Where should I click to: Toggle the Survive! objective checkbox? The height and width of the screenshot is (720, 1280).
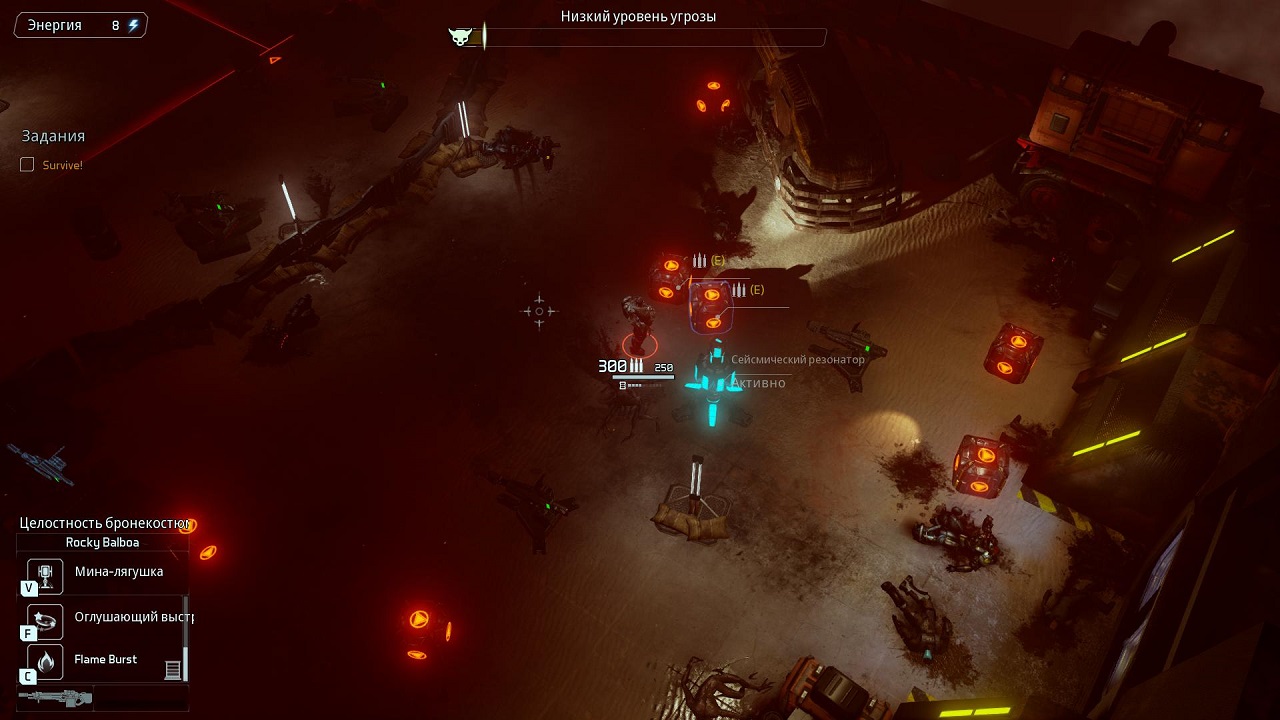coord(27,165)
